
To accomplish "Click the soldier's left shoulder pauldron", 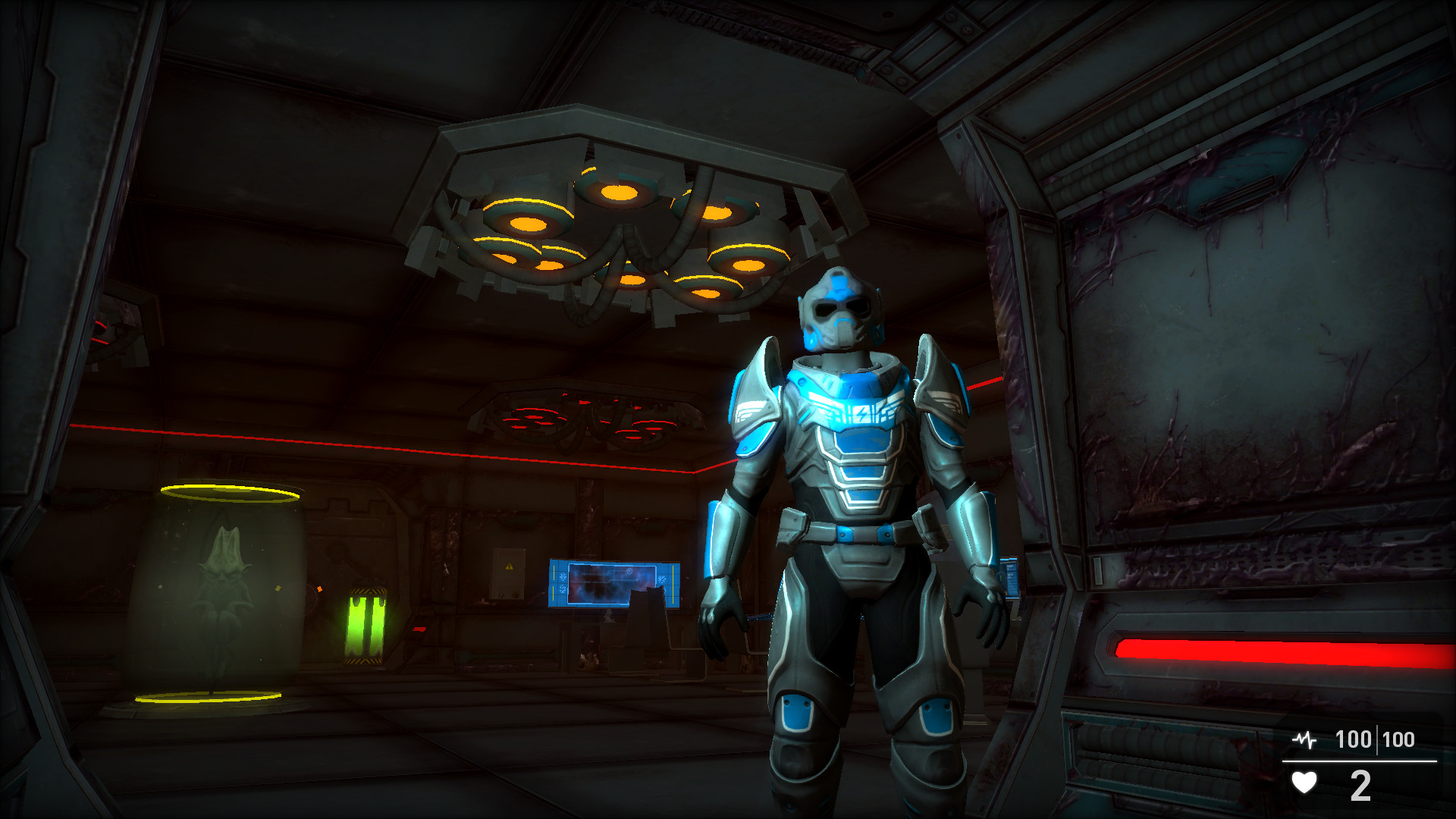I will tap(758, 387).
